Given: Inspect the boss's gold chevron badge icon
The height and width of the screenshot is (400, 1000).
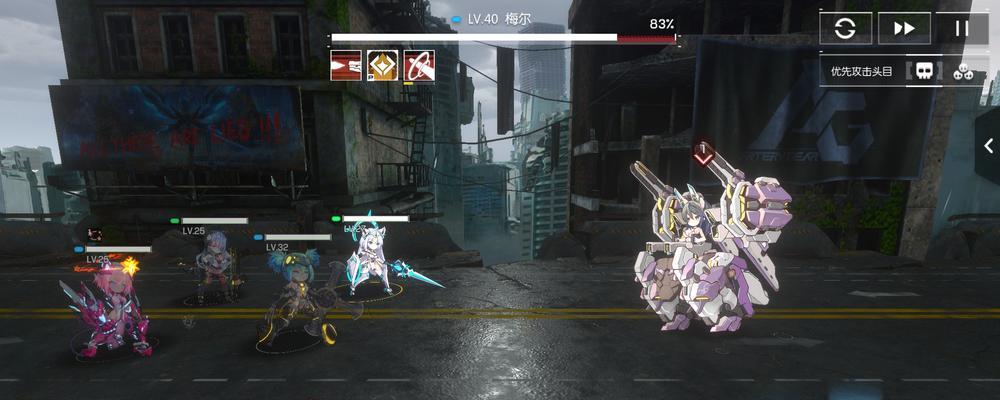Looking at the screenshot, I should 383,66.
